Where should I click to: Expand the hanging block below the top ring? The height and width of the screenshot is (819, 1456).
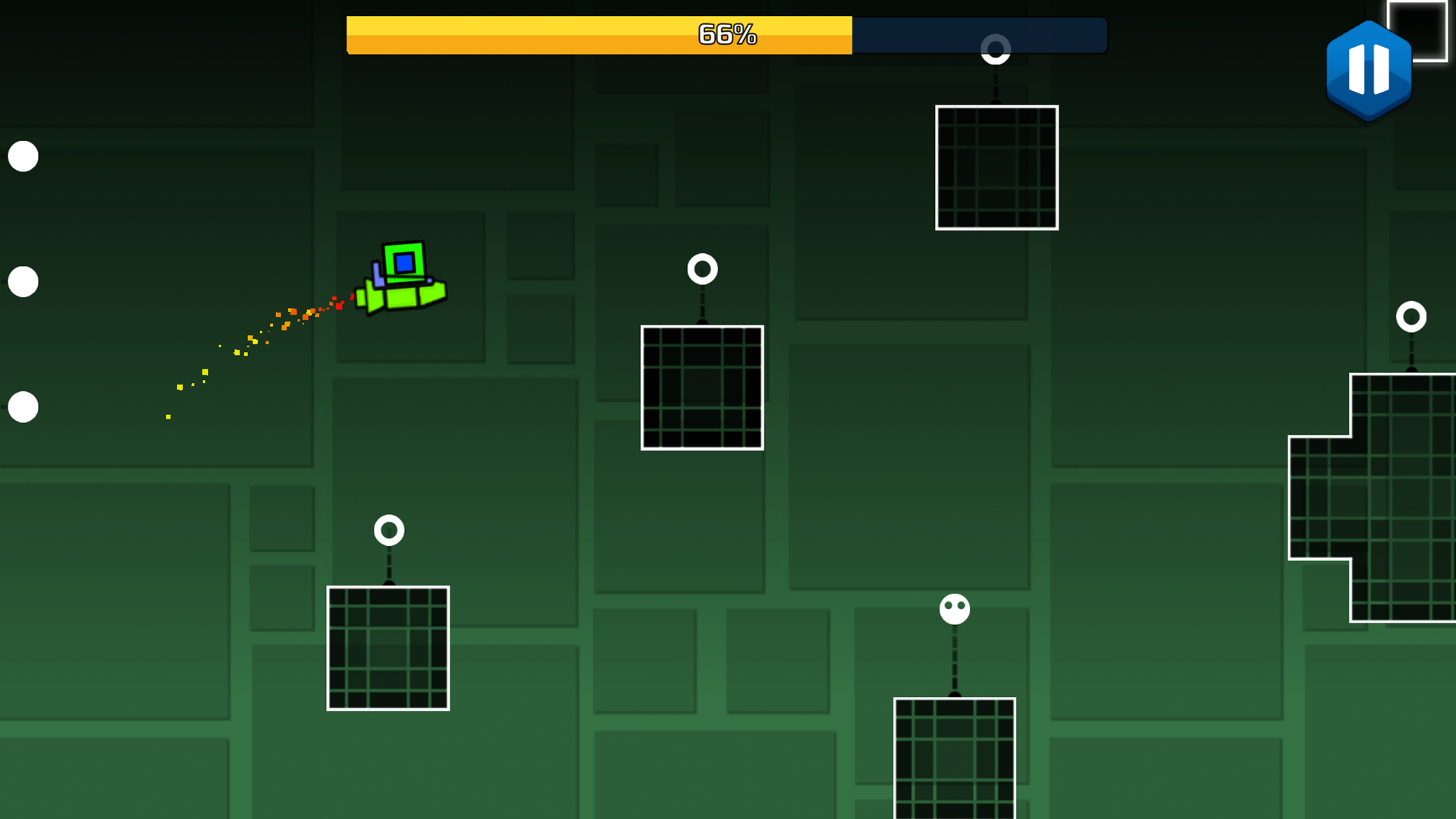click(x=996, y=168)
